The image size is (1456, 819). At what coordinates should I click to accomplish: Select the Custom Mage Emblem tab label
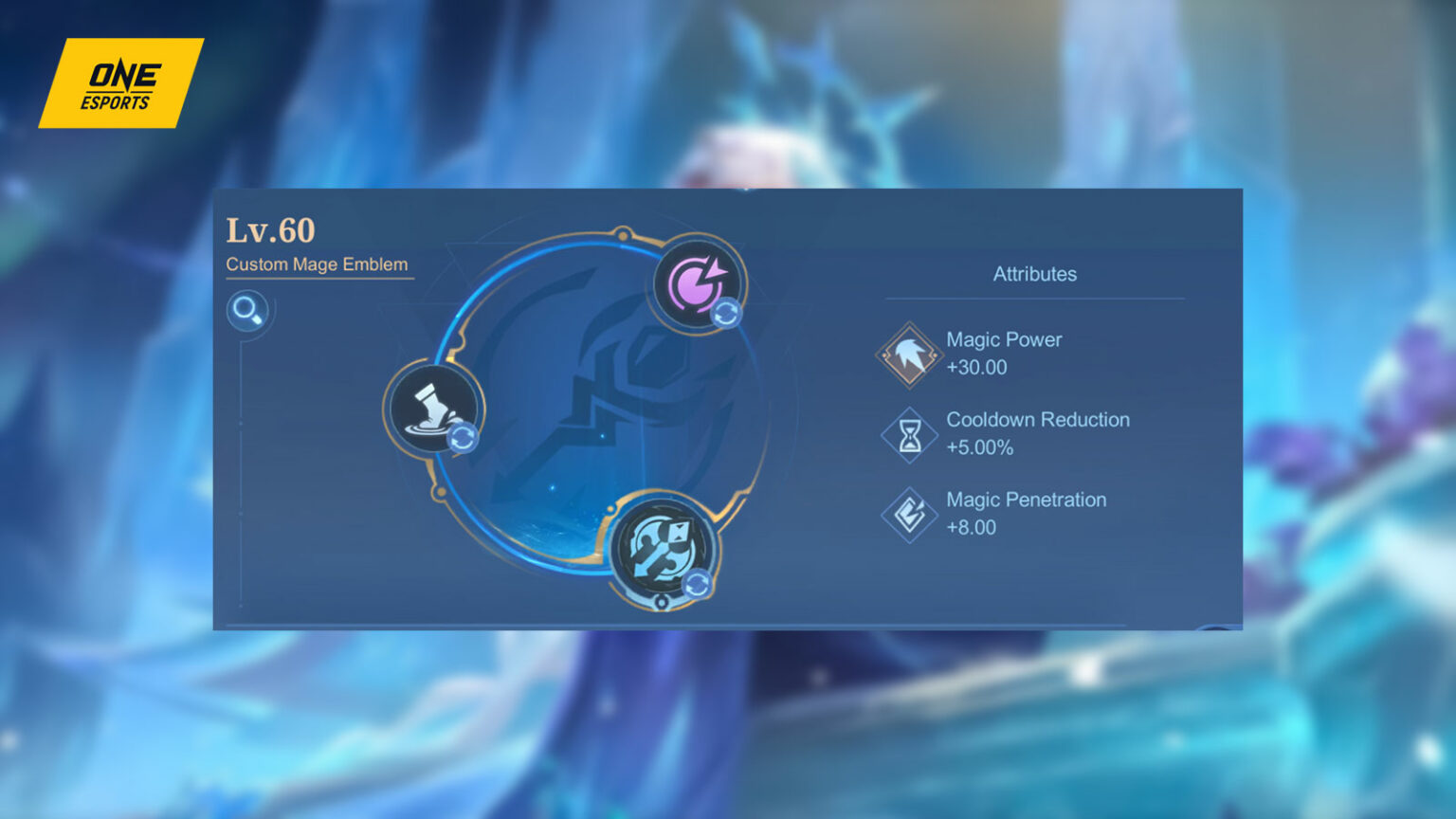317,264
